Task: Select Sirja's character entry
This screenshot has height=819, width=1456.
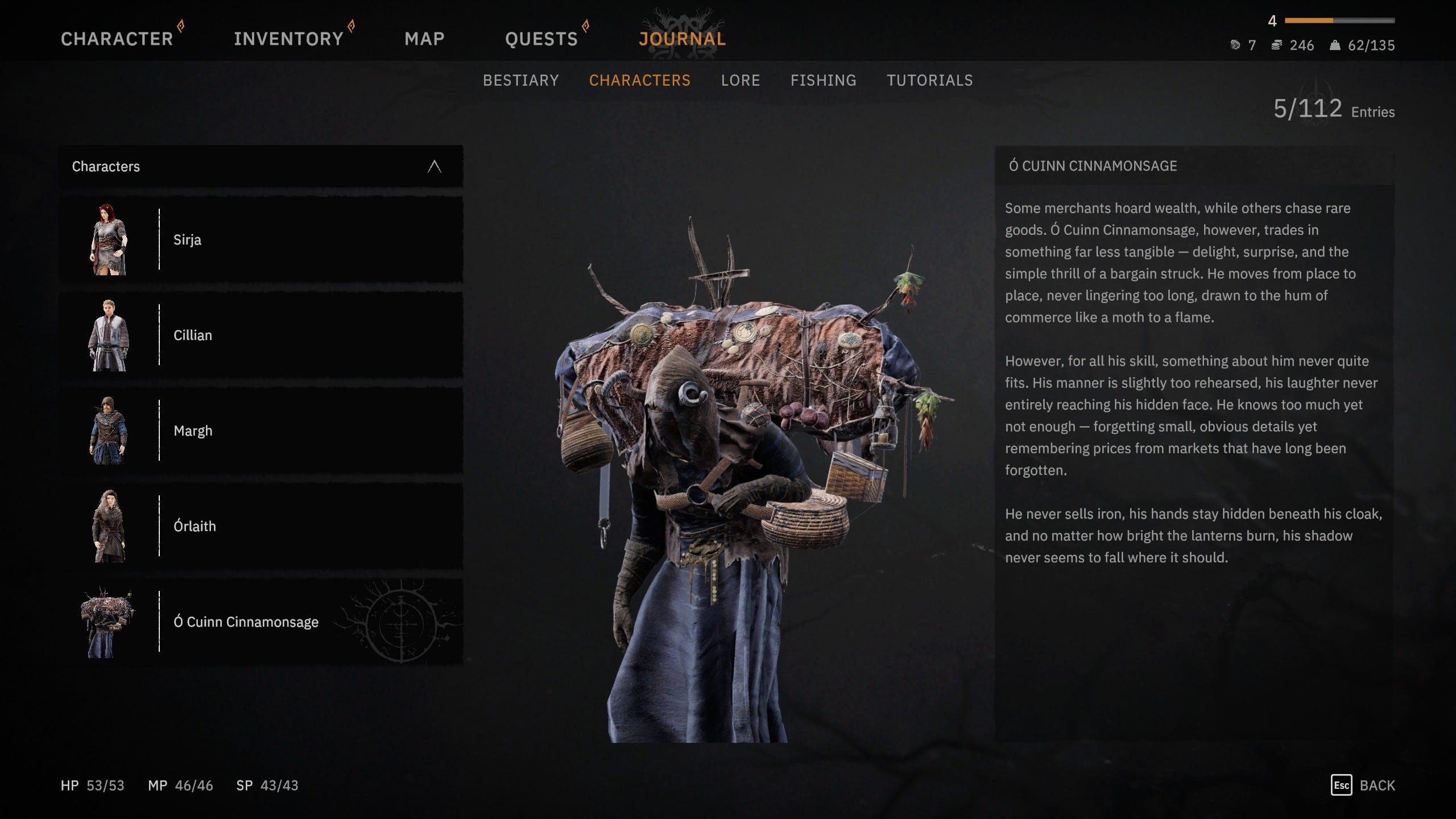Action: [260, 239]
